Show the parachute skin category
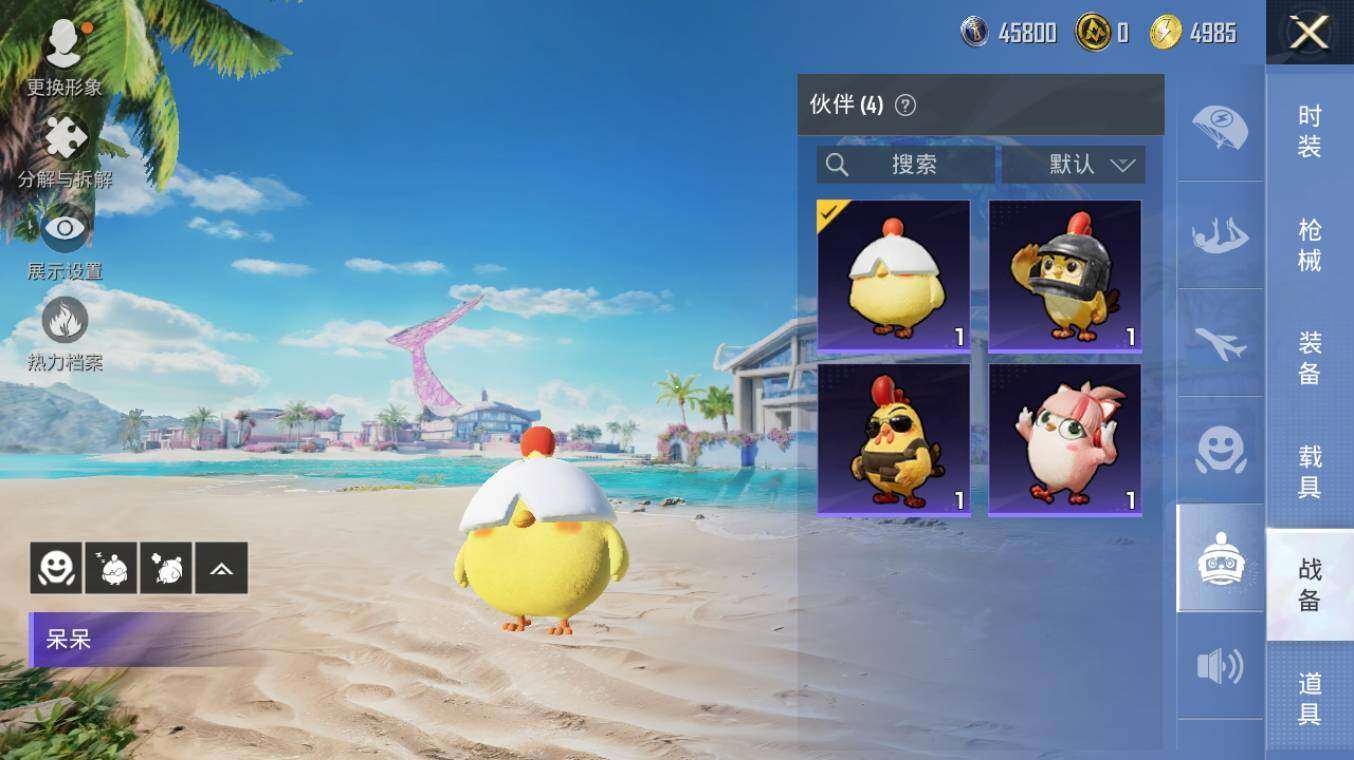Image resolution: width=1354 pixels, height=760 pixels. point(1220,128)
